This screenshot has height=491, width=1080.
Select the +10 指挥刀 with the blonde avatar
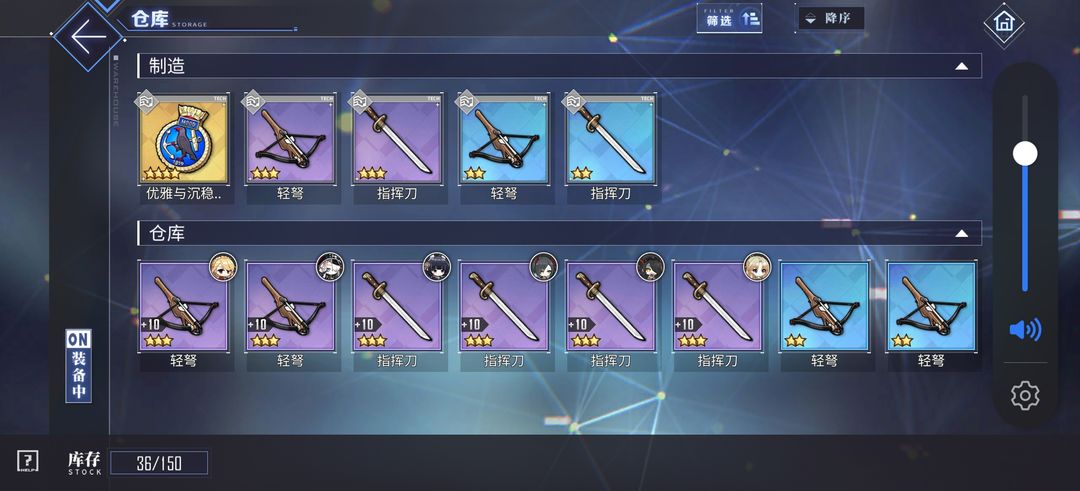(716, 307)
